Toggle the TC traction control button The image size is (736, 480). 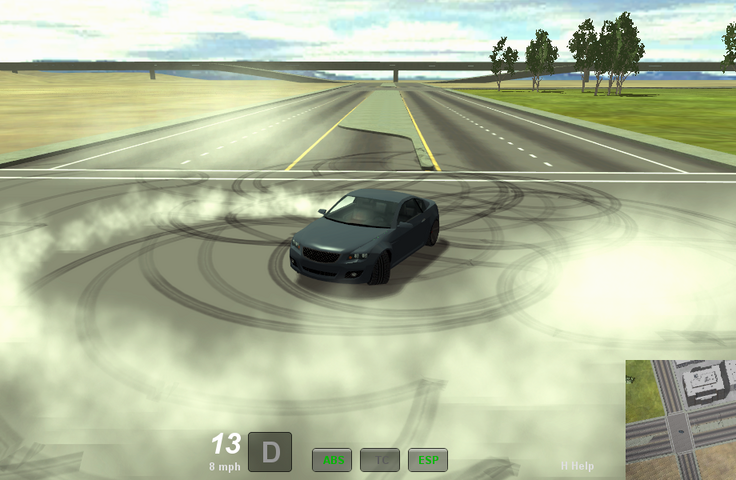point(380,460)
